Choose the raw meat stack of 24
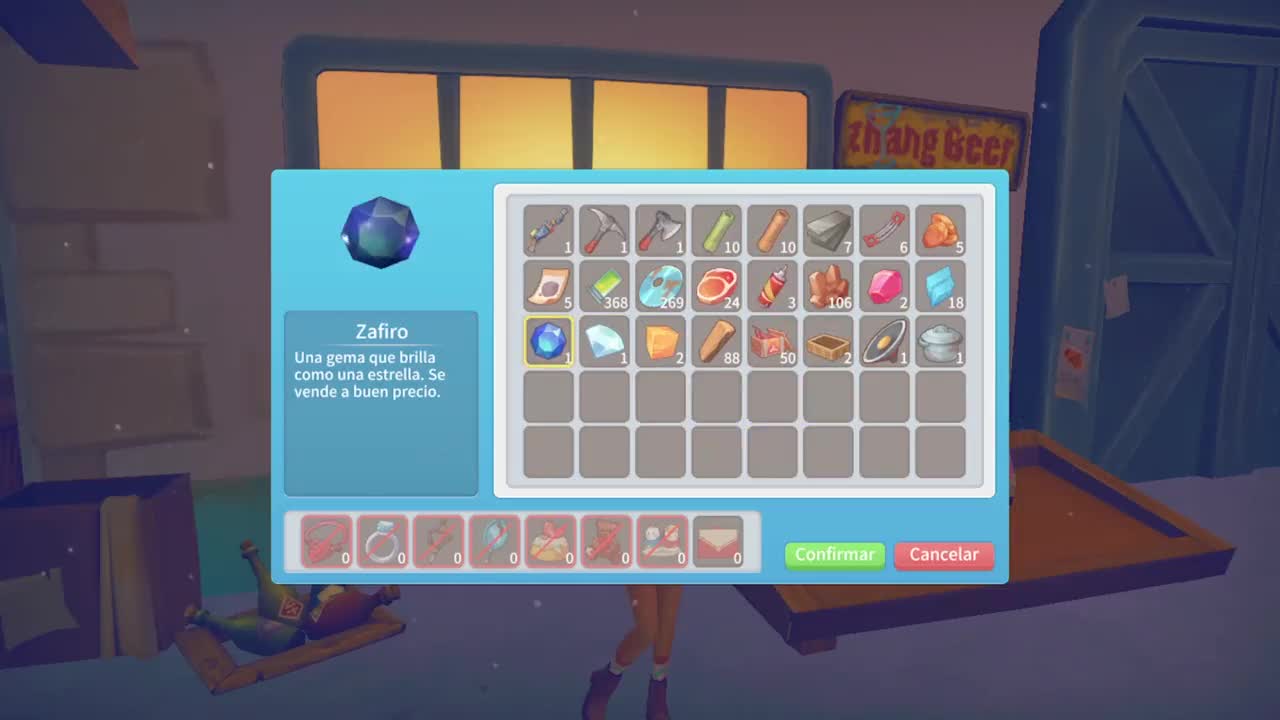The height and width of the screenshot is (720, 1280). (x=716, y=286)
